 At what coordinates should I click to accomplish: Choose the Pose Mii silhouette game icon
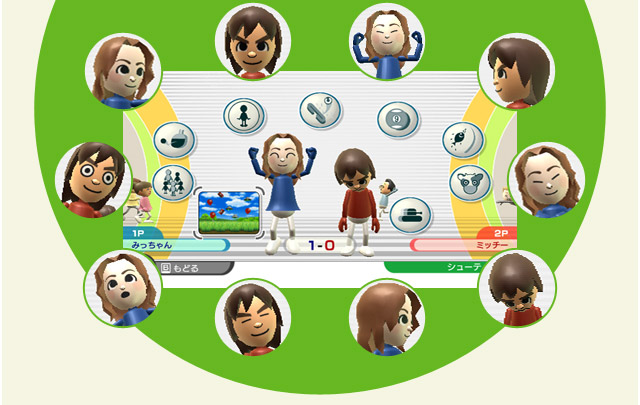click(x=243, y=115)
